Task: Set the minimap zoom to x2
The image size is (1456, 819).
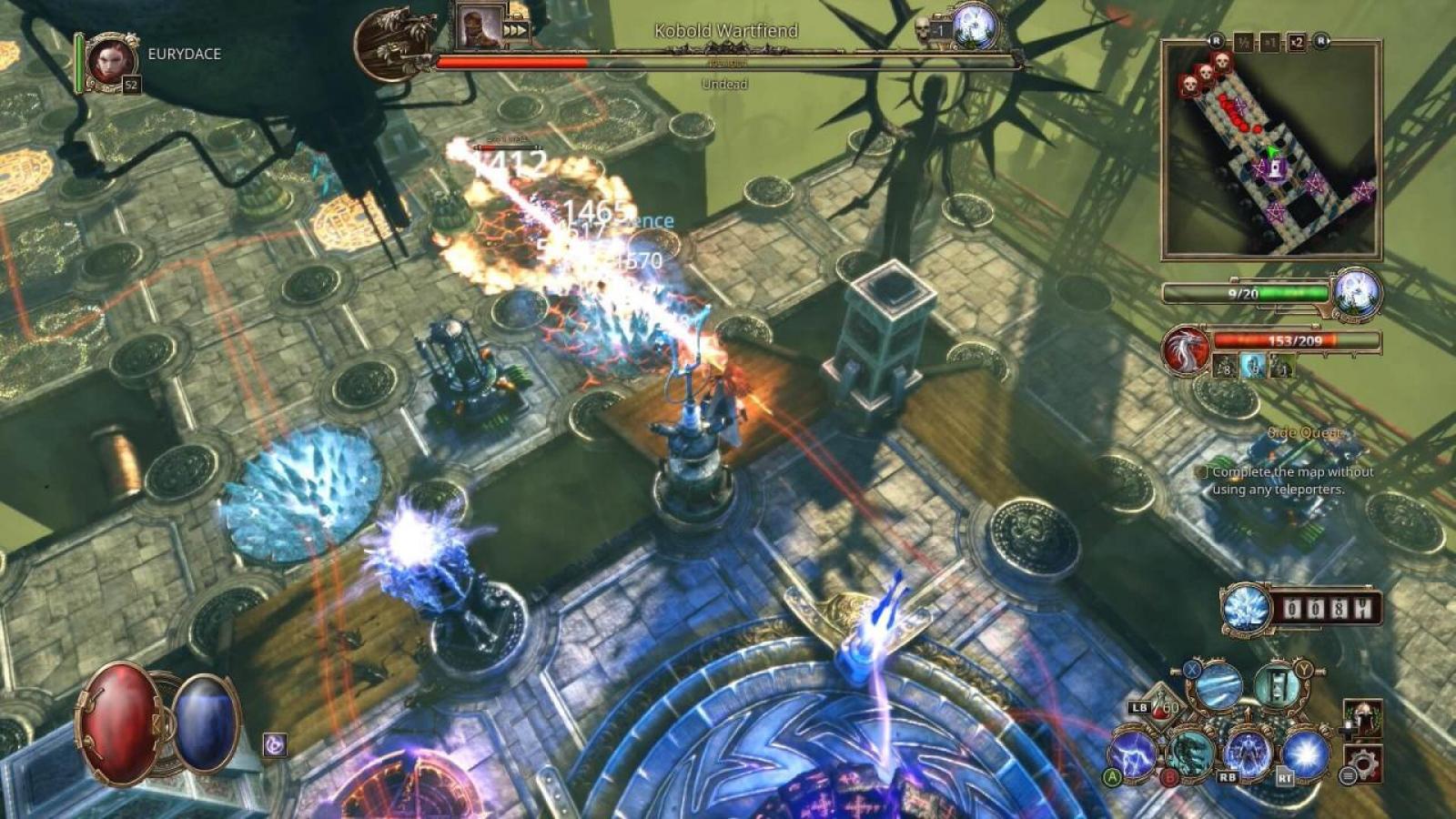Action: click(1296, 42)
